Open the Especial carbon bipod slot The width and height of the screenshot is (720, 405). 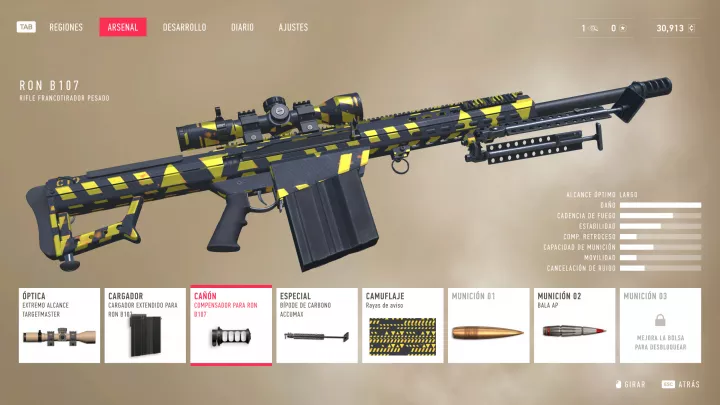[x=317, y=326]
